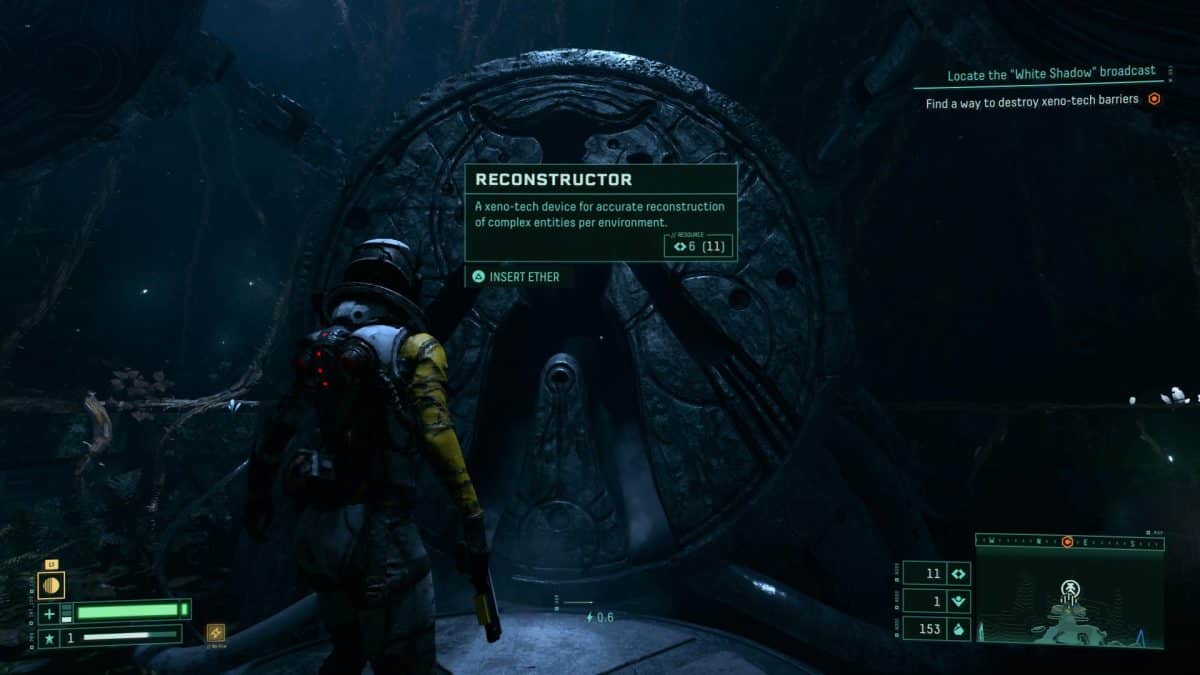
Task: Click the orange objective marker on the compass
Action: pos(1068,542)
